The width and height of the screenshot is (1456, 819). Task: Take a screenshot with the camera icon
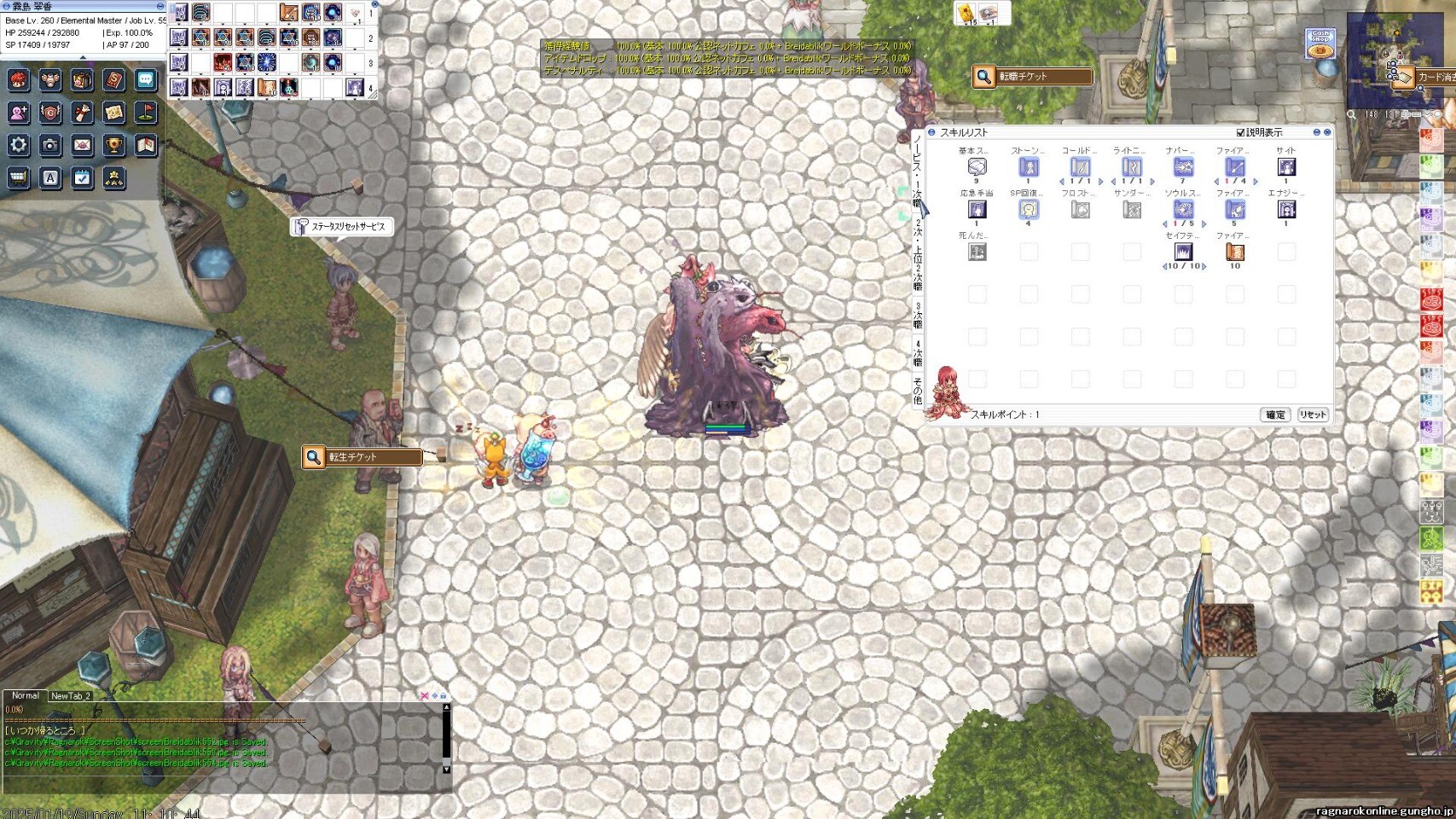(50, 145)
